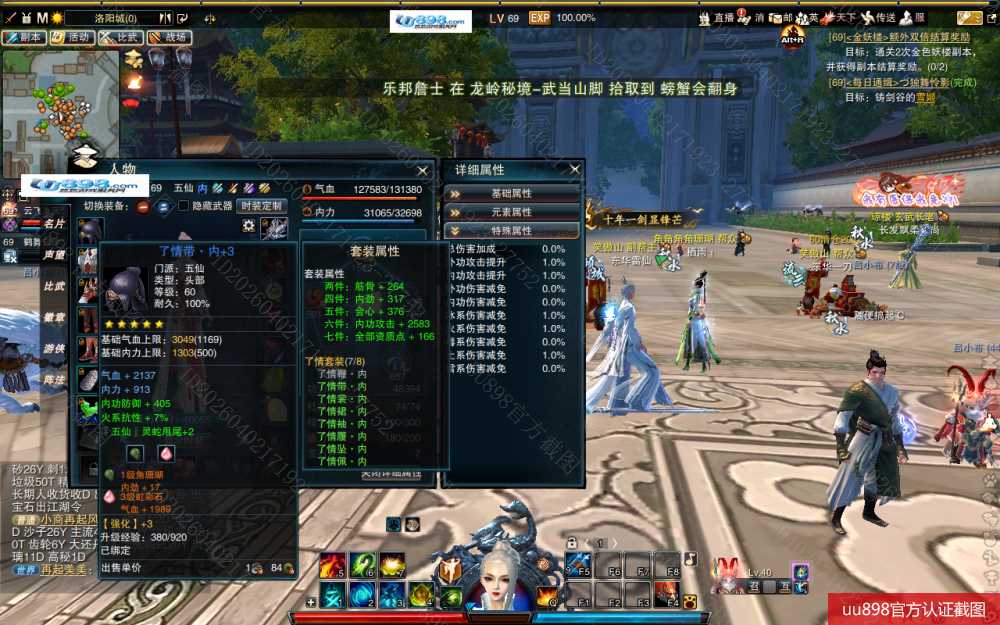Switch to the 声望 tab
1000x625 pixels.
(54, 255)
